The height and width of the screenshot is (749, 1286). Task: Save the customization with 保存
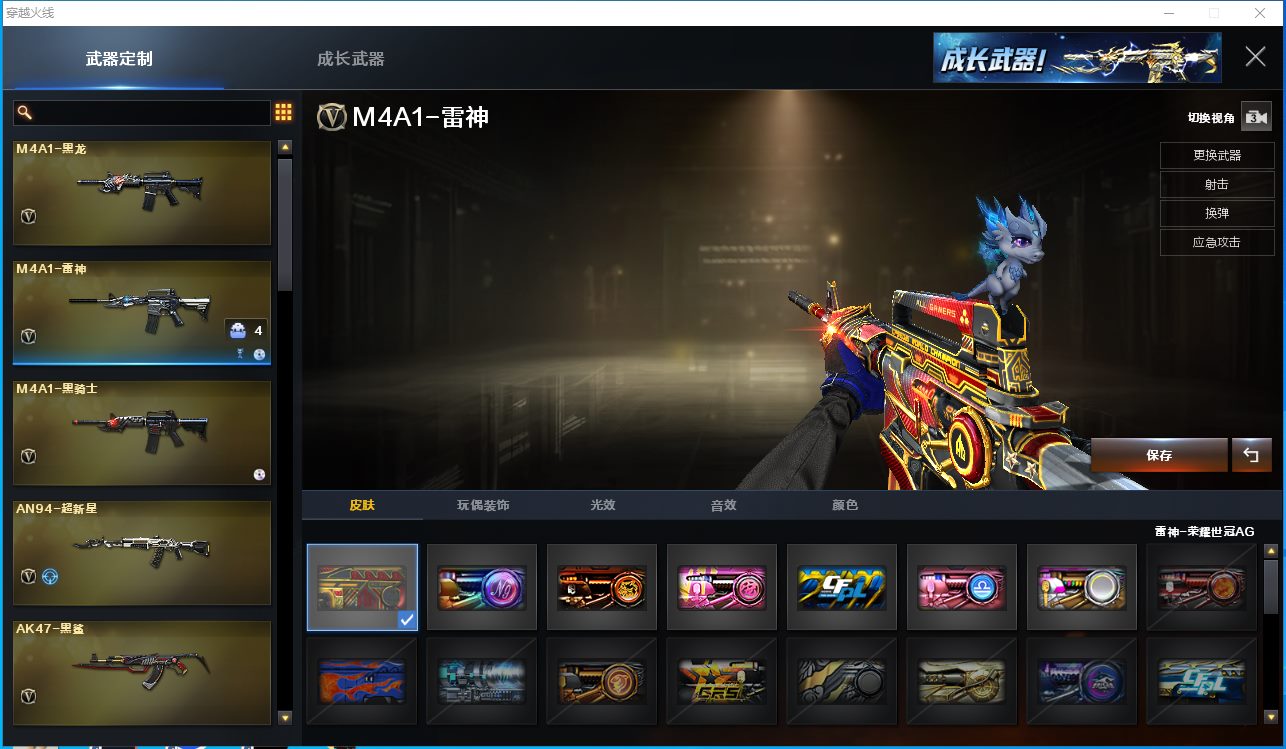click(1159, 455)
